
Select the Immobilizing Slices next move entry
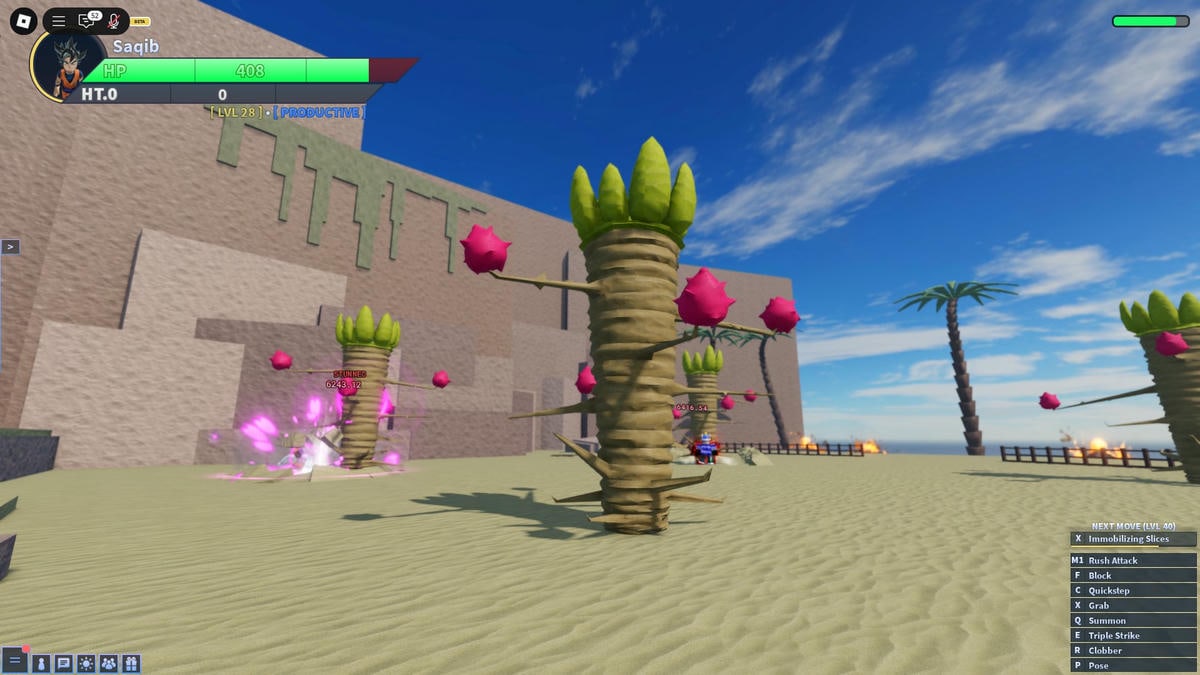(x=1133, y=539)
